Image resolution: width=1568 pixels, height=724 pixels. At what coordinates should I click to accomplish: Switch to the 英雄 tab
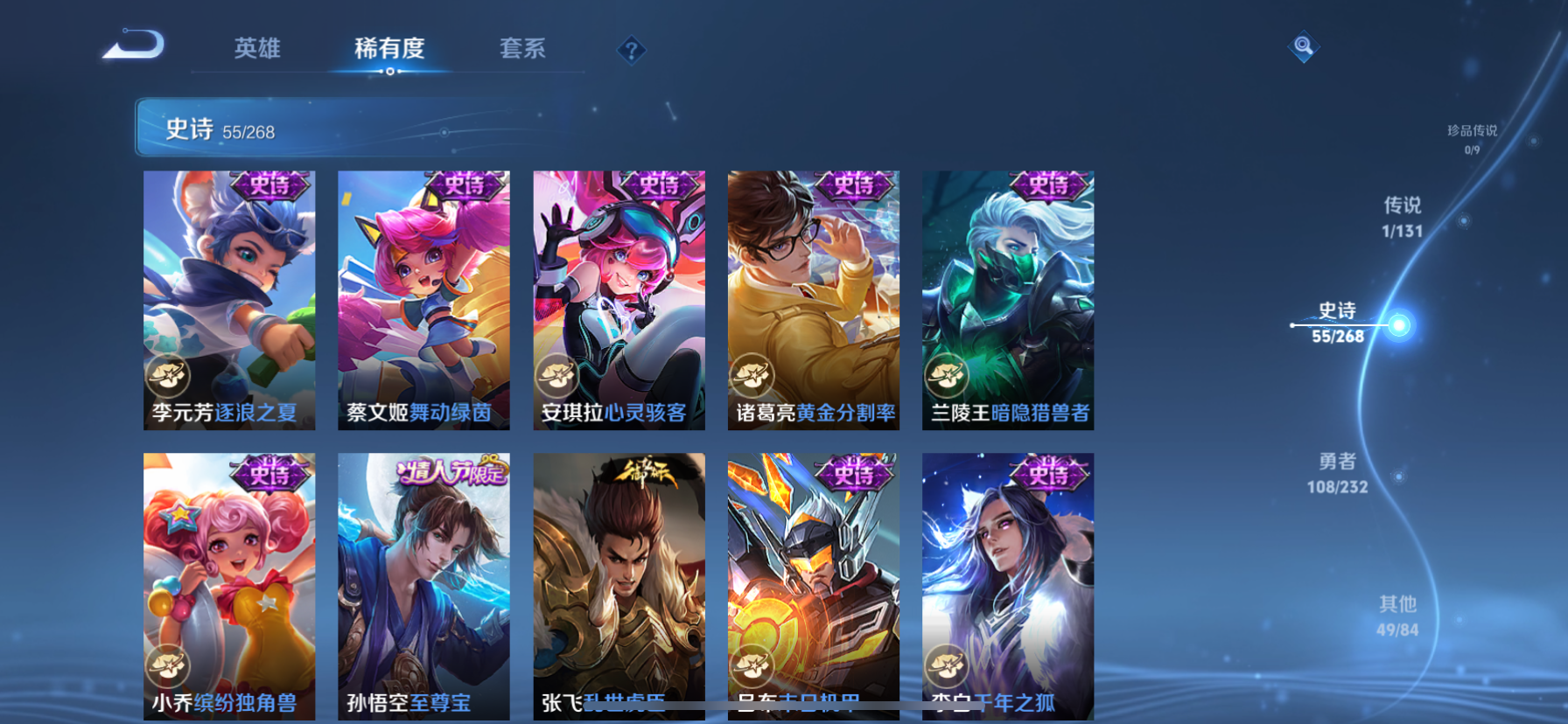pyautogui.click(x=256, y=50)
